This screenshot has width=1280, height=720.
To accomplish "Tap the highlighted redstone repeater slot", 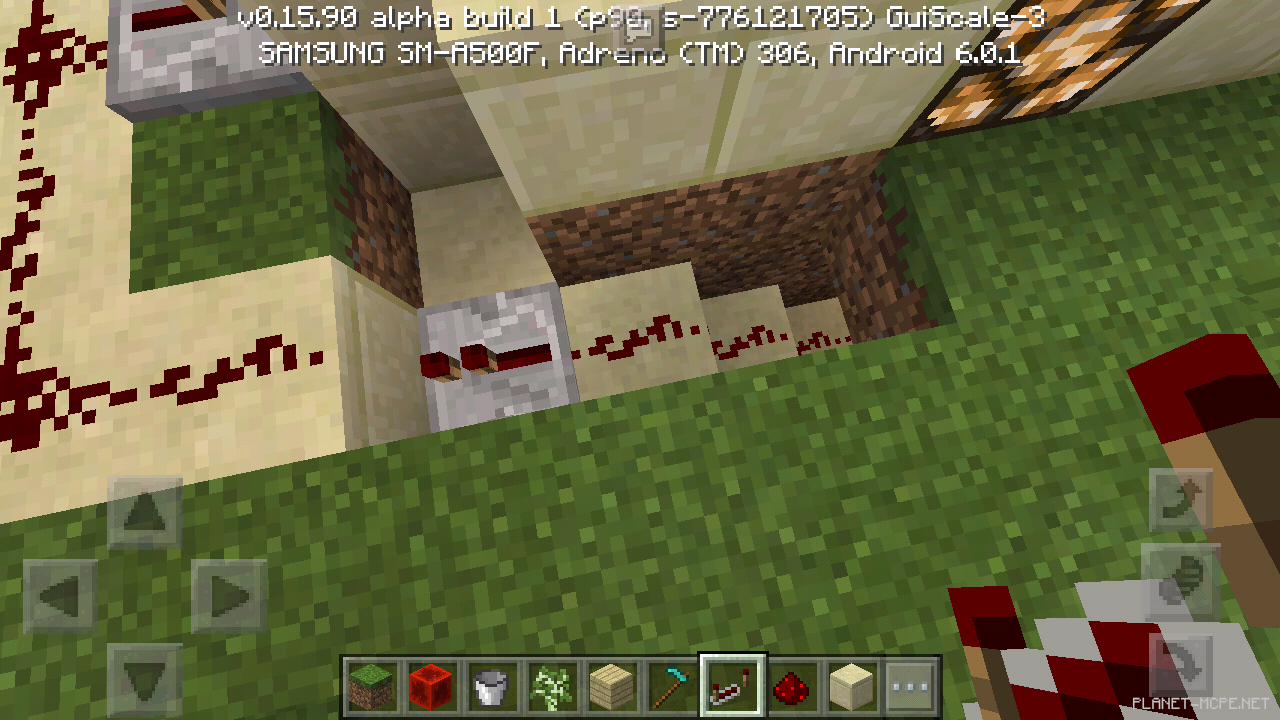I will (733, 686).
